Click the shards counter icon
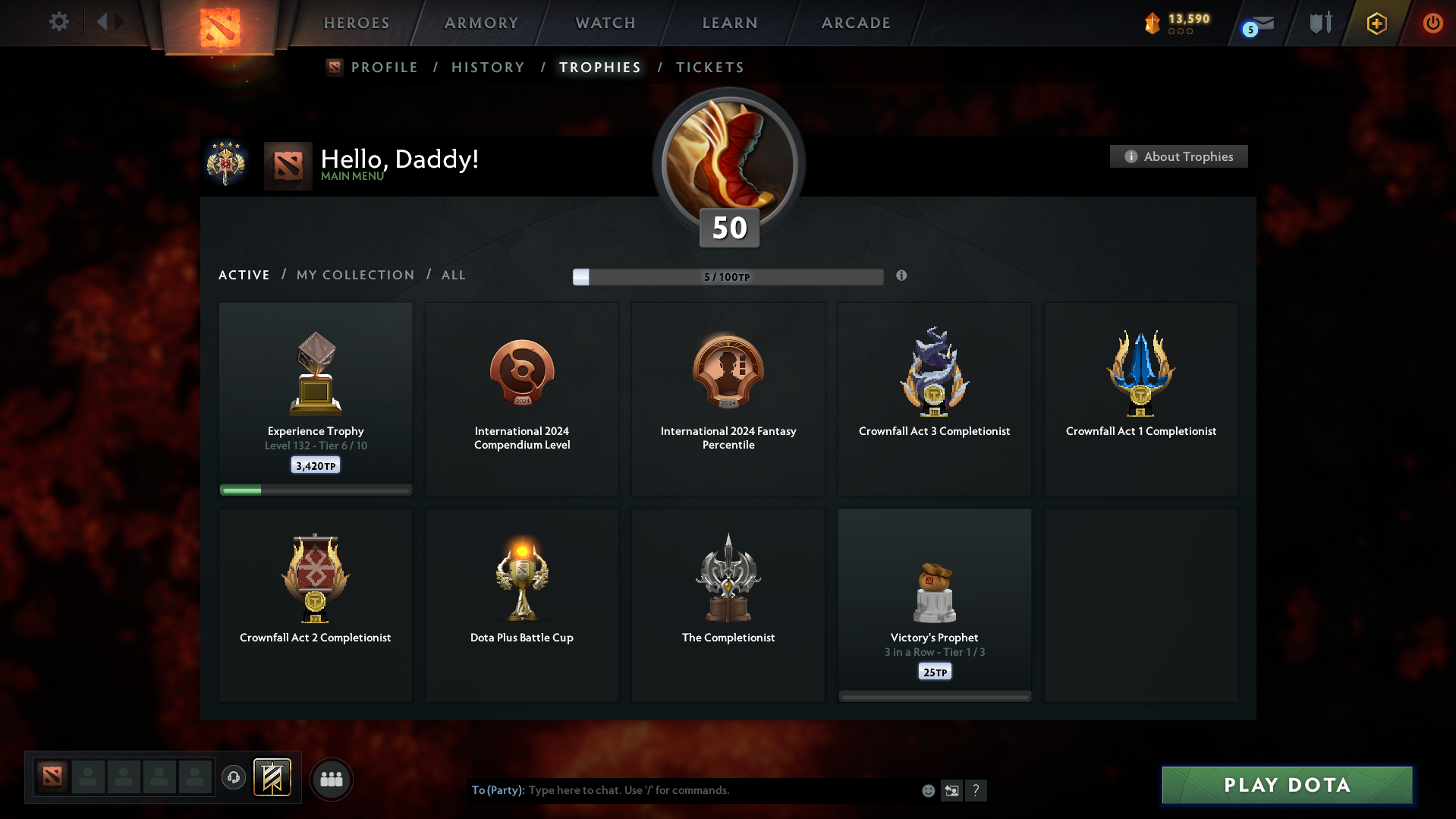 pos(1153,23)
